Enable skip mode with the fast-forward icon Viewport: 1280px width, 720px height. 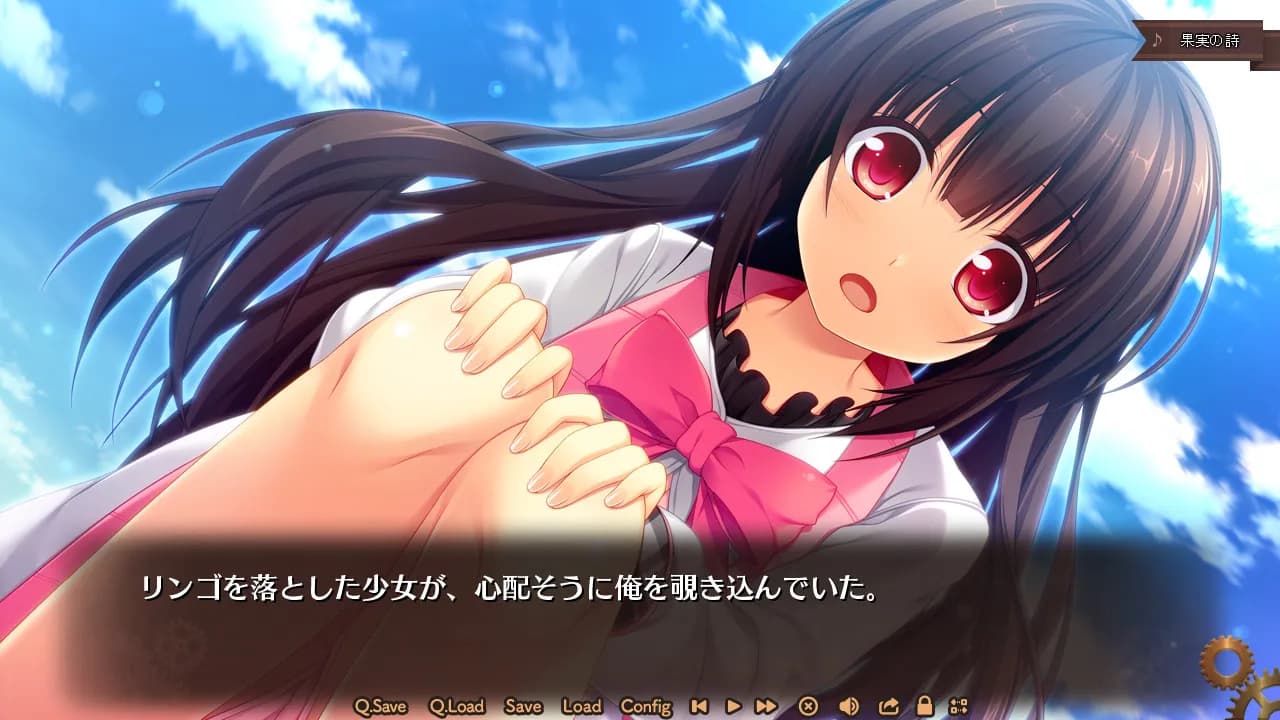(x=767, y=706)
